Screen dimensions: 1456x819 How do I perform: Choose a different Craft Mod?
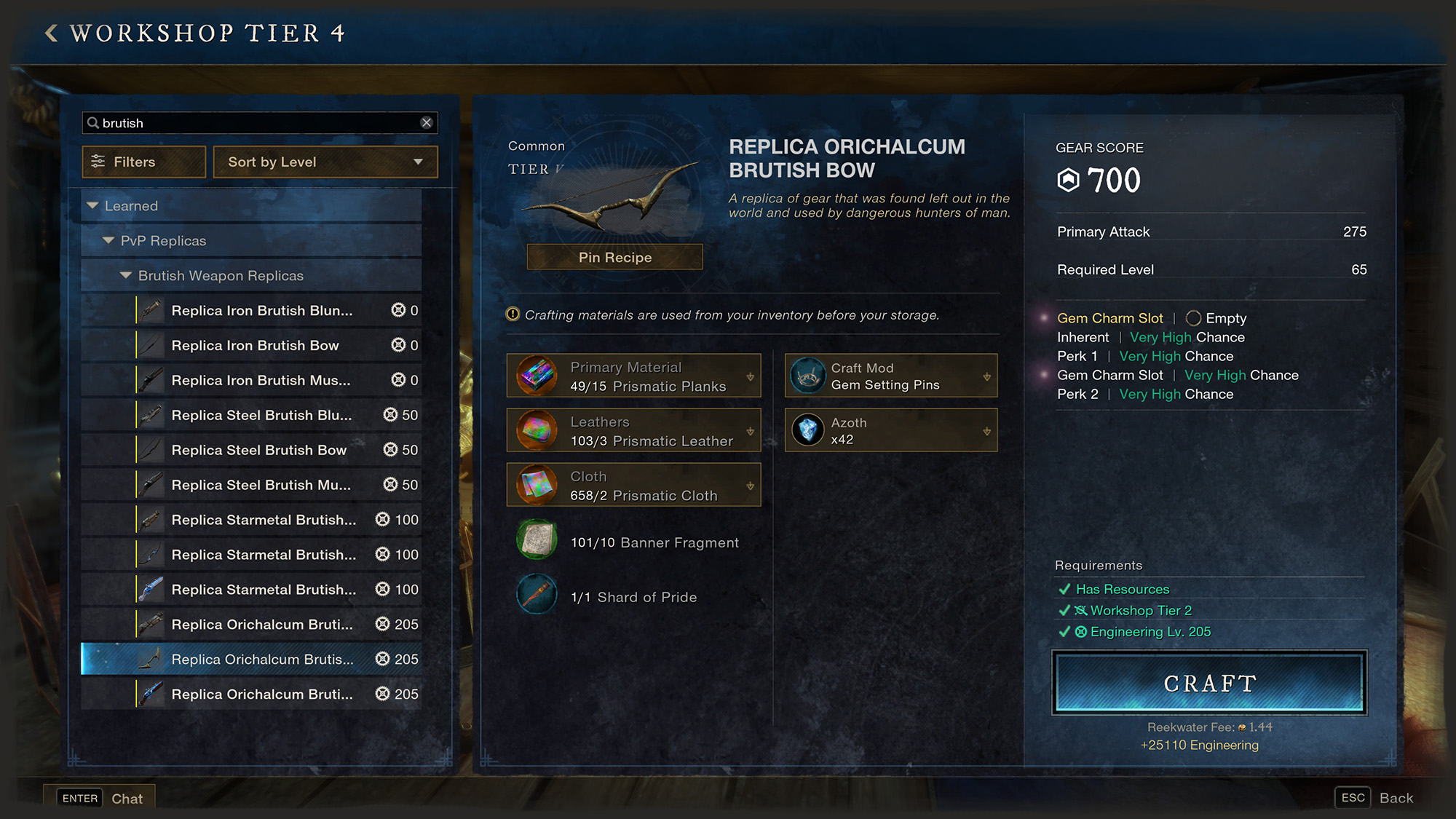[x=890, y=376]
